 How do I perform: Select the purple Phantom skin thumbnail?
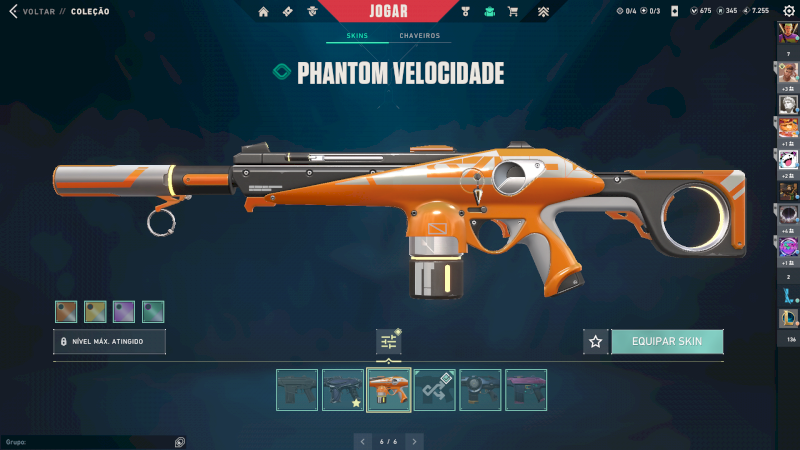[526, 390]
